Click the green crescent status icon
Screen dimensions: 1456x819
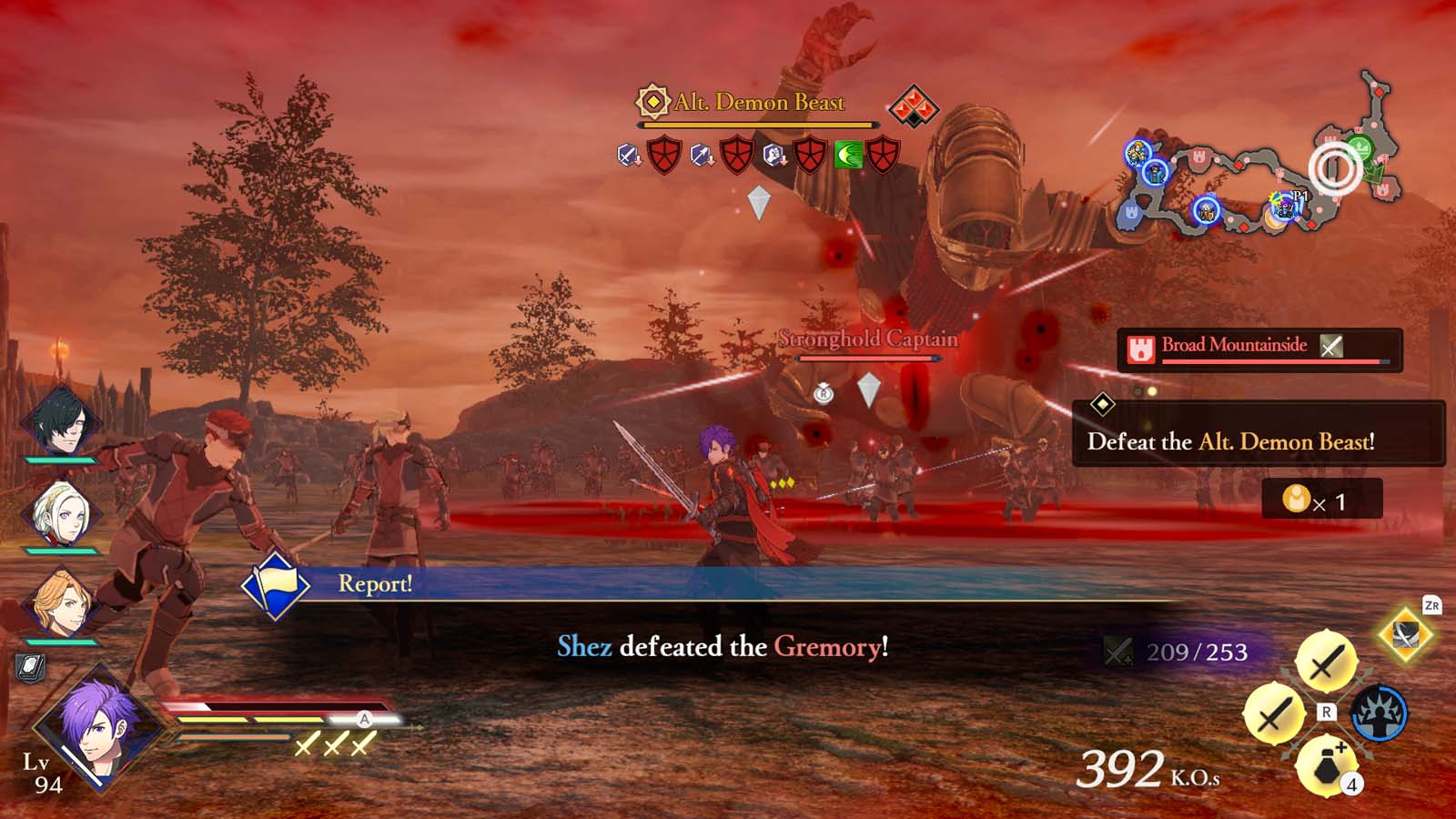click(848, 156)
